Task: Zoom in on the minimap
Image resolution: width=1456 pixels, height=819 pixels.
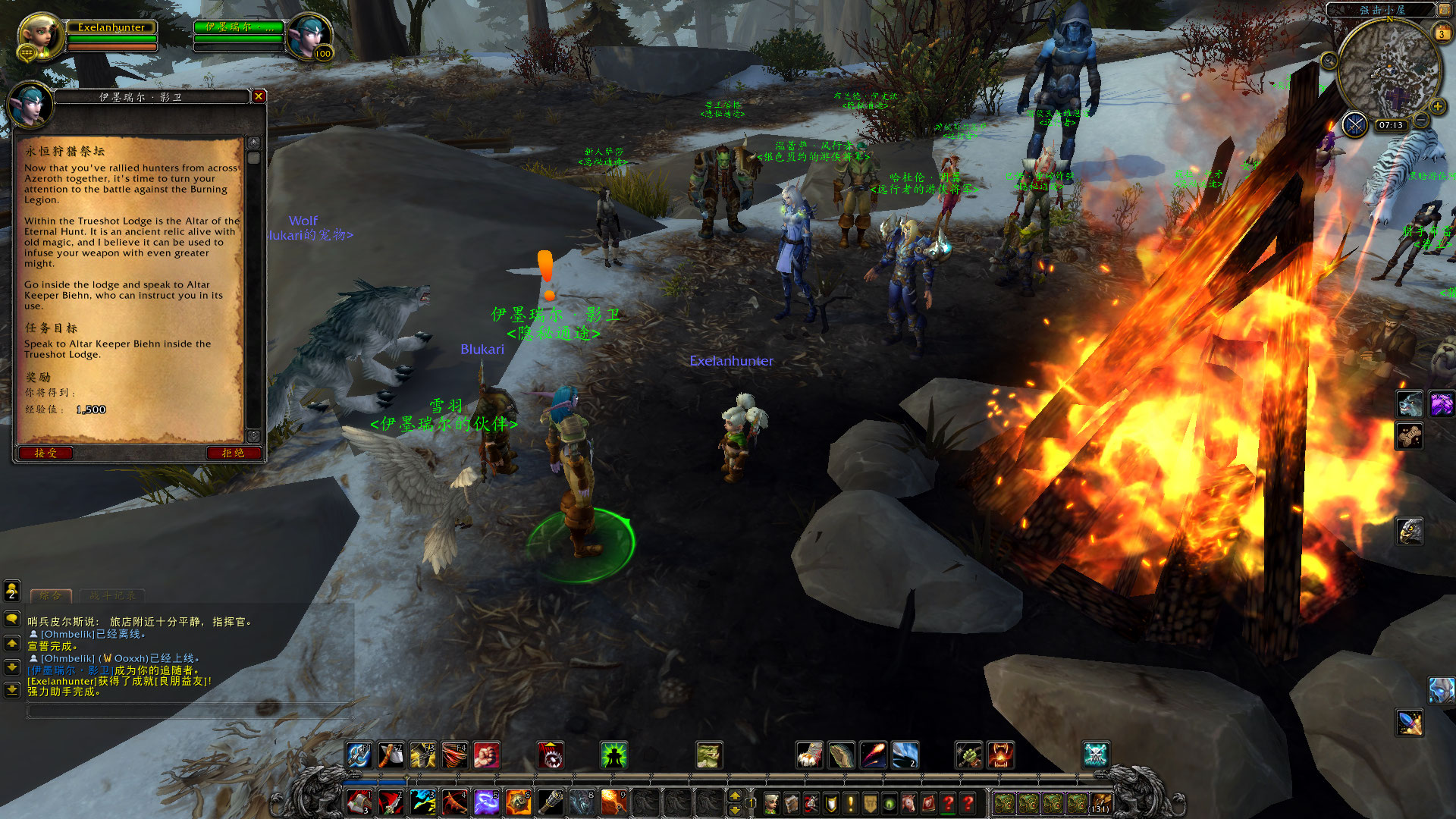Action: point(1437,106)
